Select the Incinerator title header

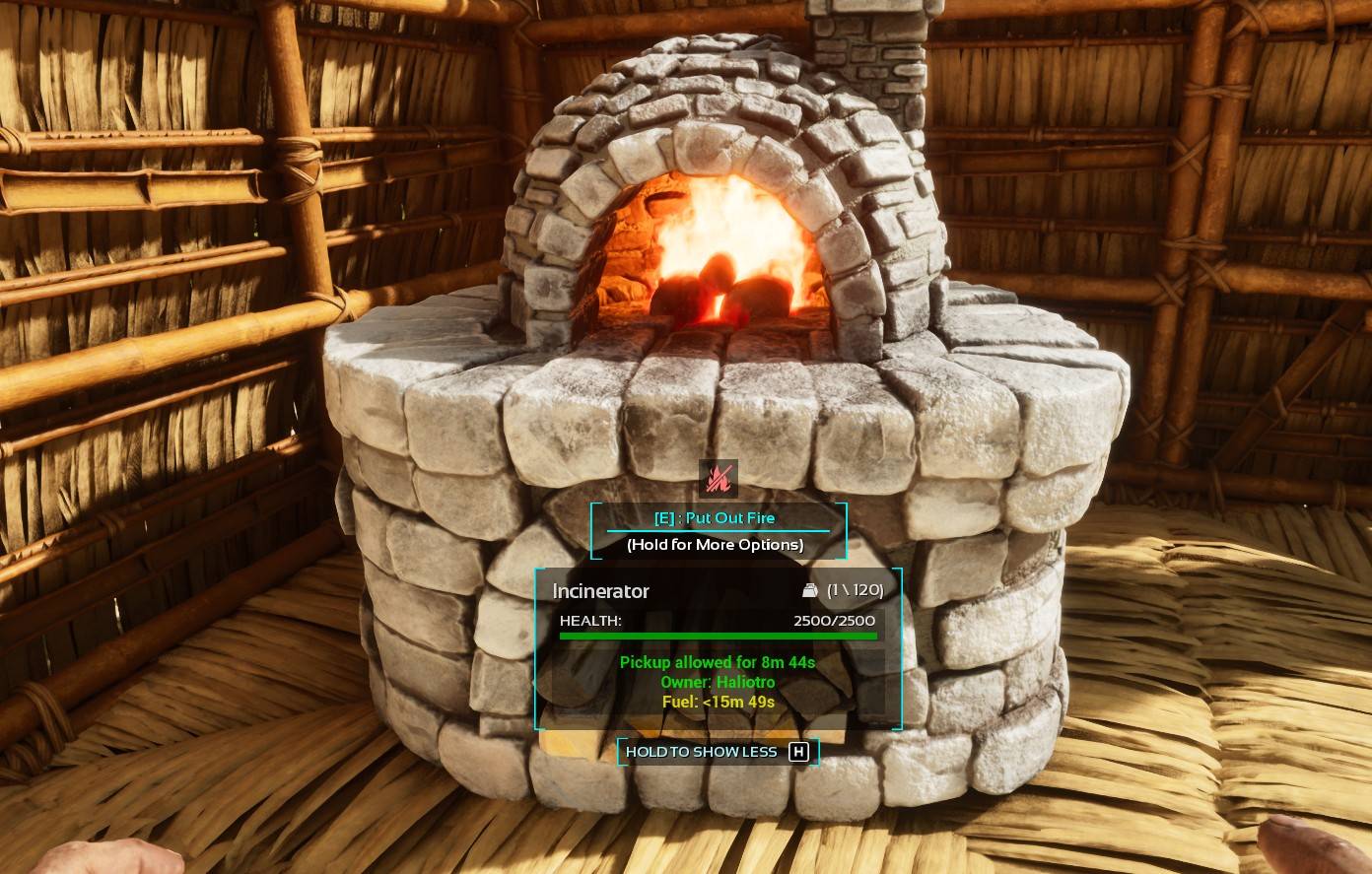point(600,591)
